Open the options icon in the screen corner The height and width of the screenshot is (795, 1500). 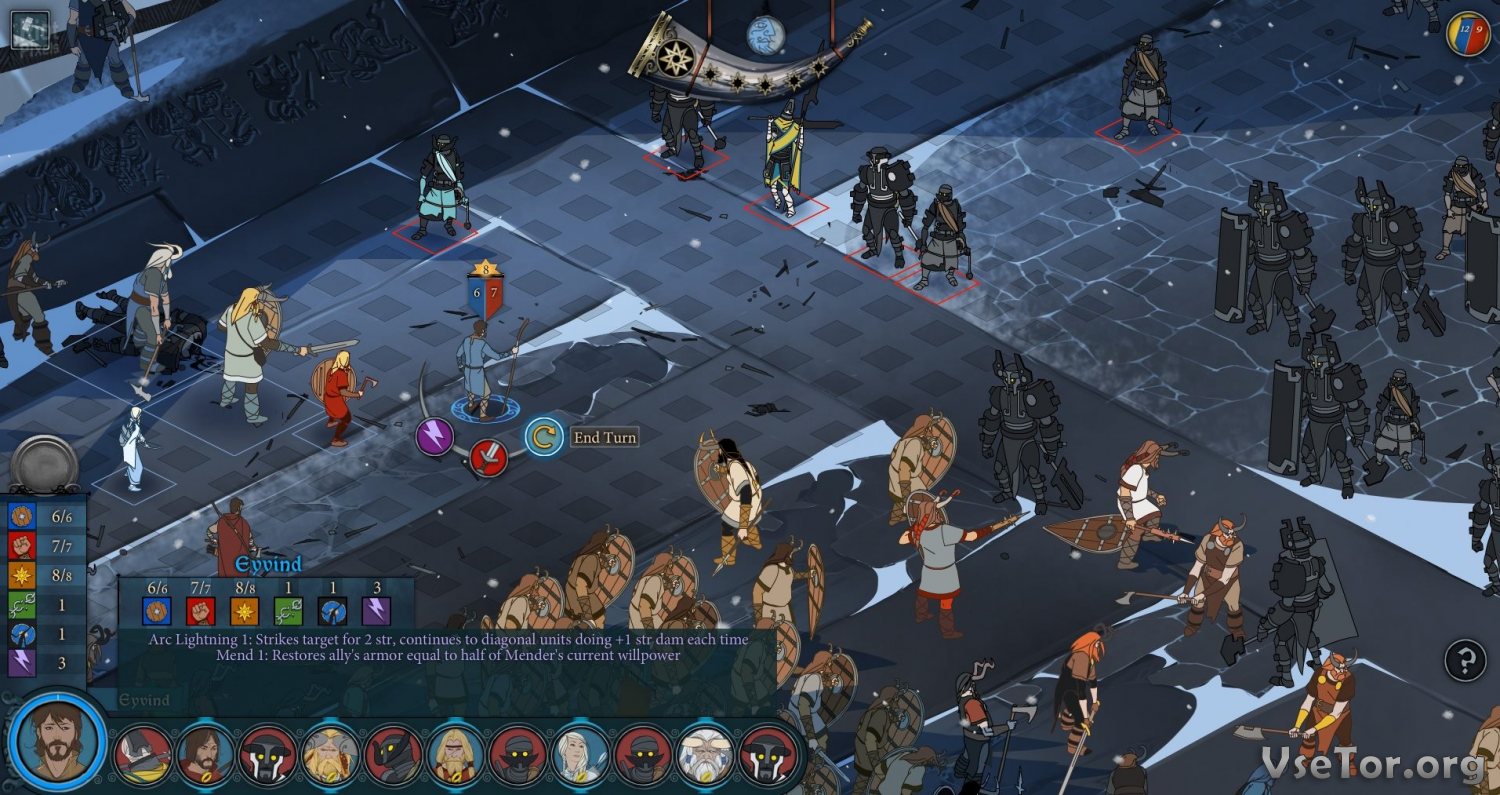(x=29, y=29)
